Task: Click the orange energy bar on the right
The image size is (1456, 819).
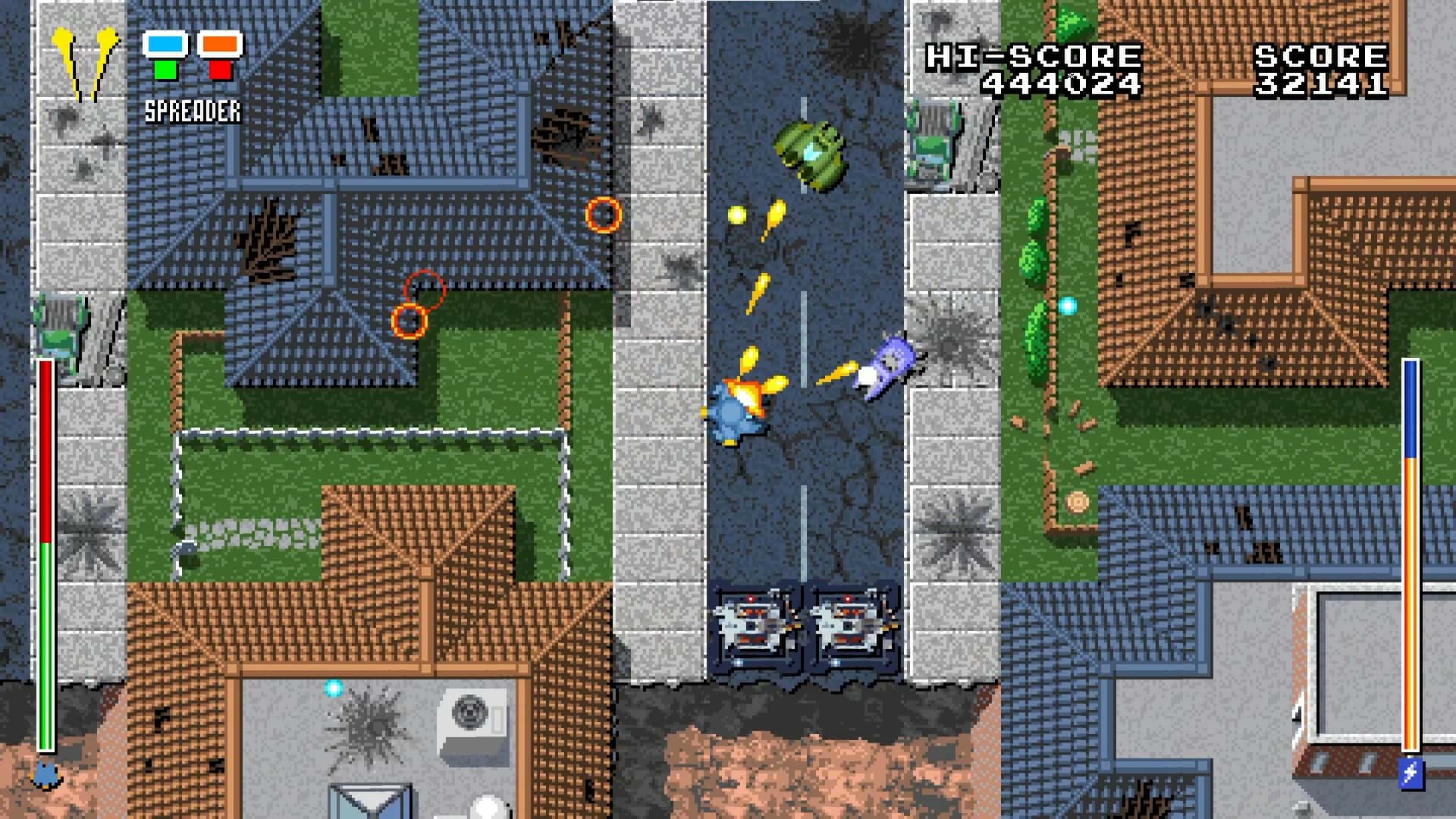Action: [x=1412, y=599]
